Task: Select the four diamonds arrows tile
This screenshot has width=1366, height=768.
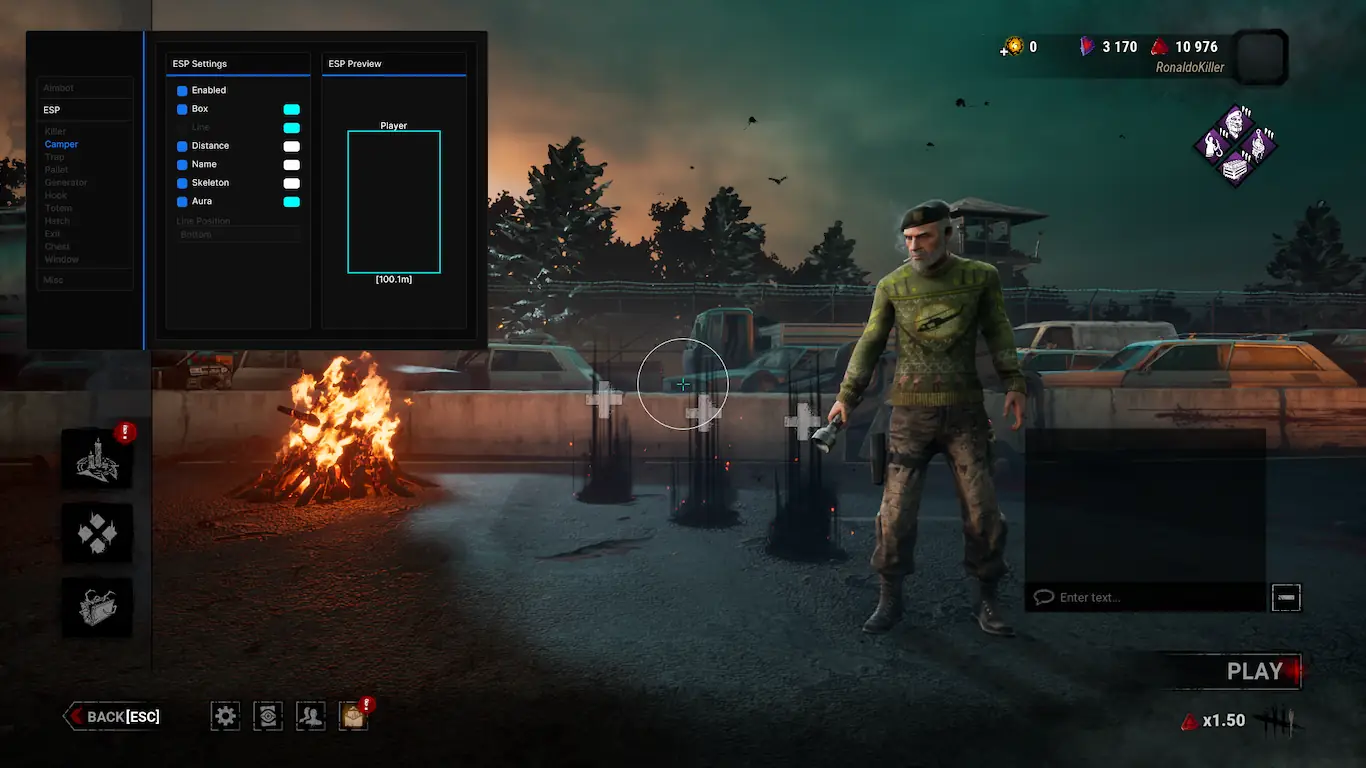Action: coord(97,533)
